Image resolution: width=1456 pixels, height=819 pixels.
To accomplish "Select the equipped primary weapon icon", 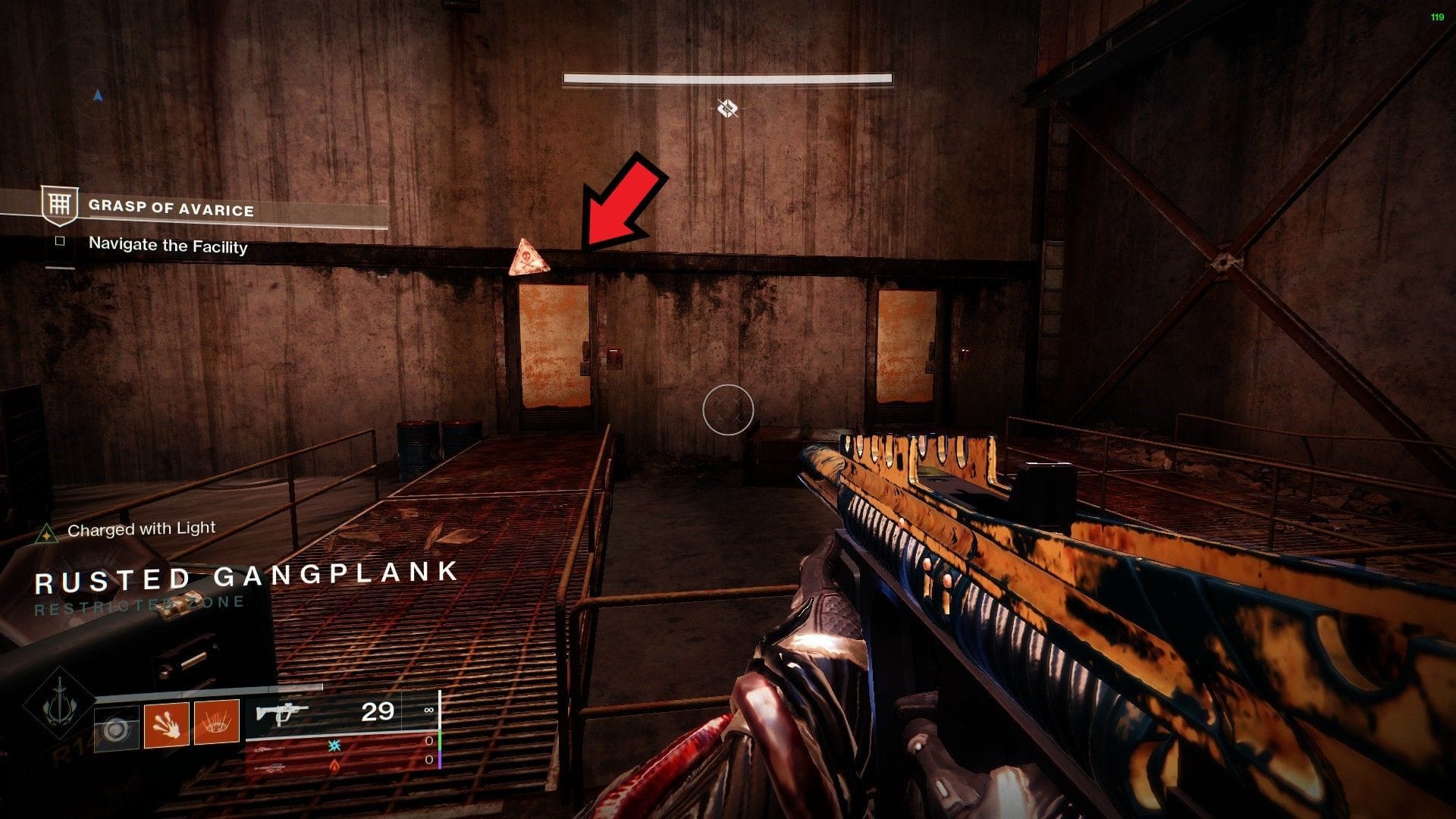I will pos(282,713).
